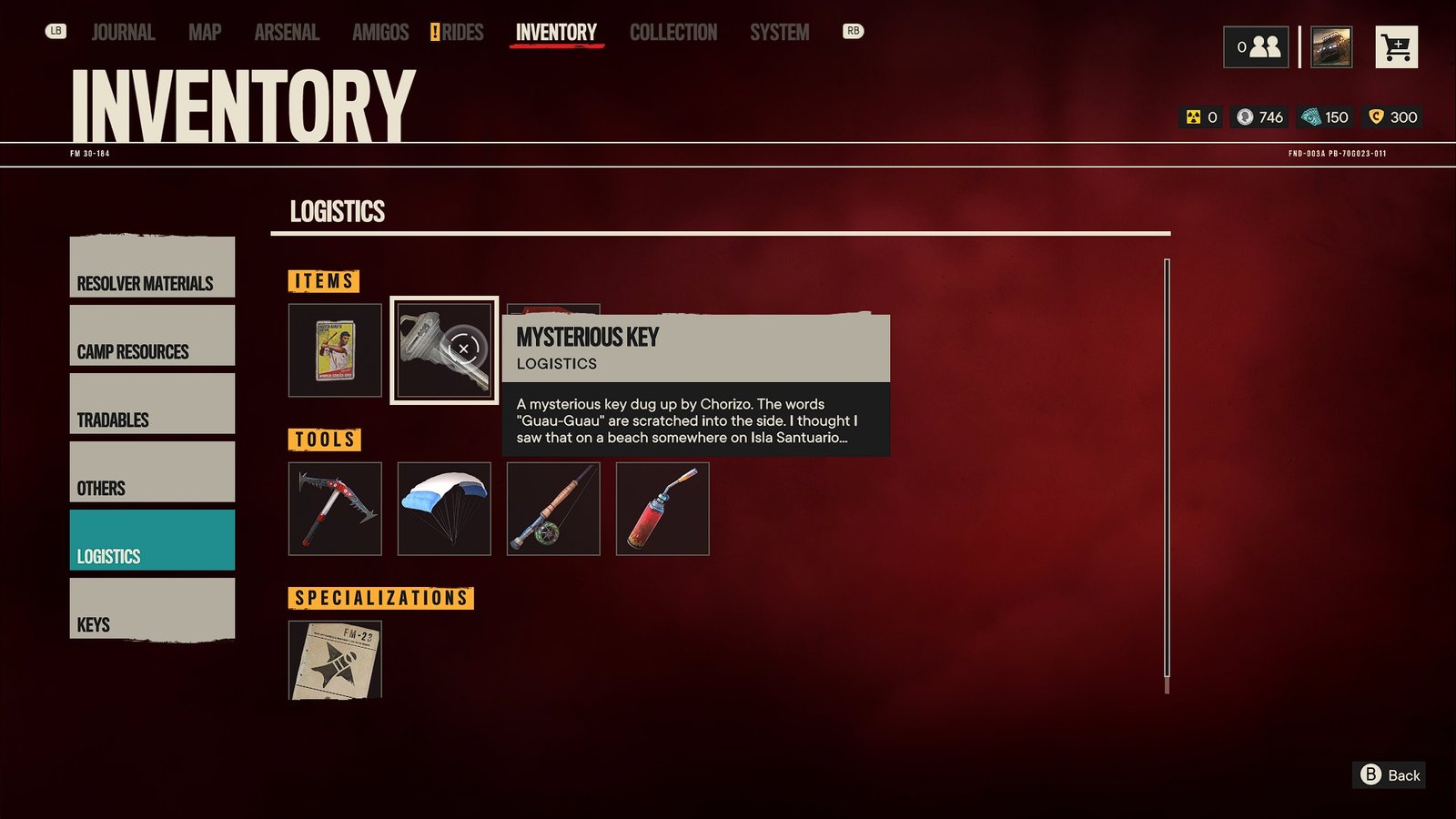Click the red blowtorch tool slot
Image resolution: width=1456 pixels, height=819 pixels.
(x=662, y=509)
